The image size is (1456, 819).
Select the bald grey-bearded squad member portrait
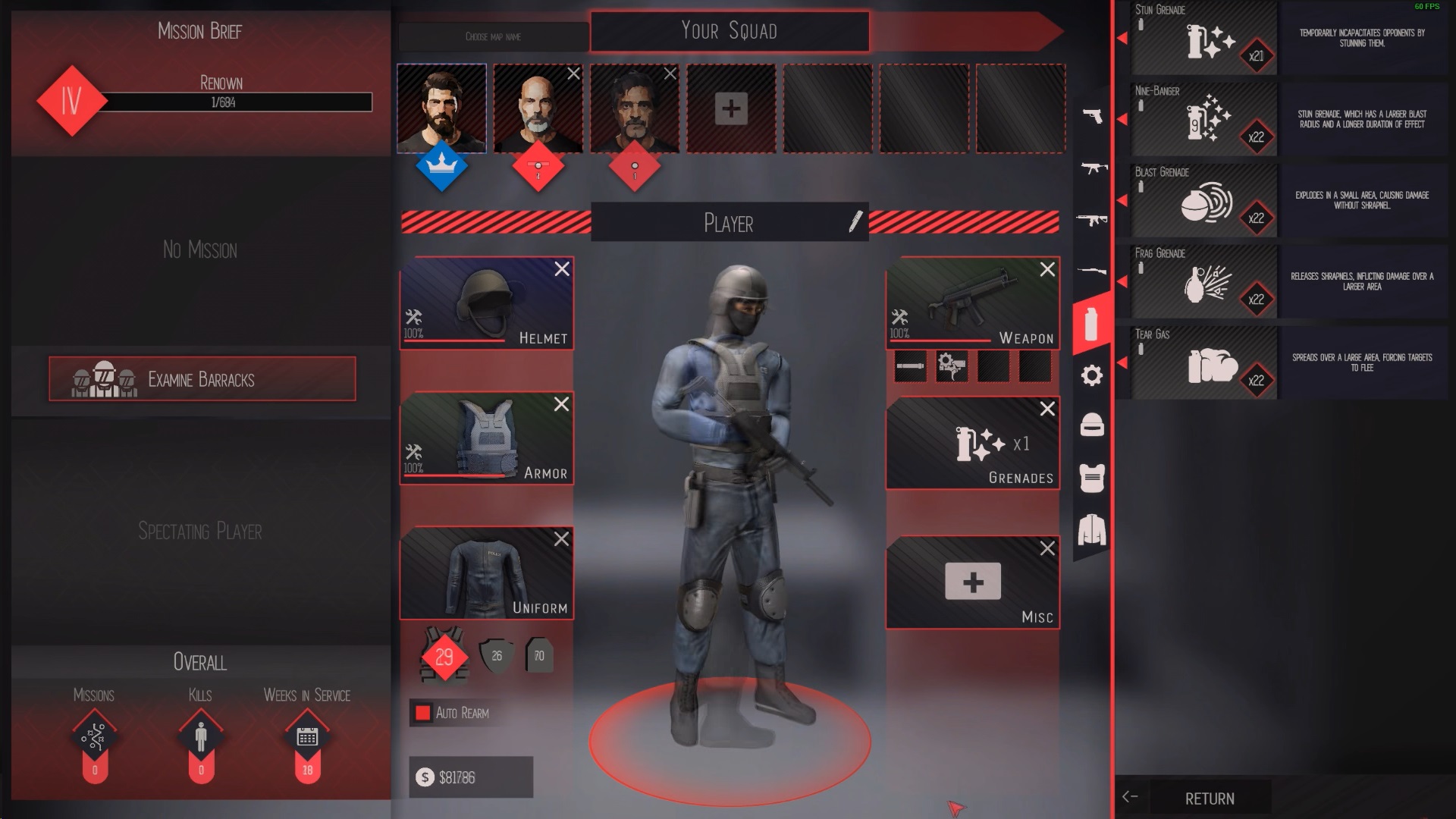pos(538,109)
